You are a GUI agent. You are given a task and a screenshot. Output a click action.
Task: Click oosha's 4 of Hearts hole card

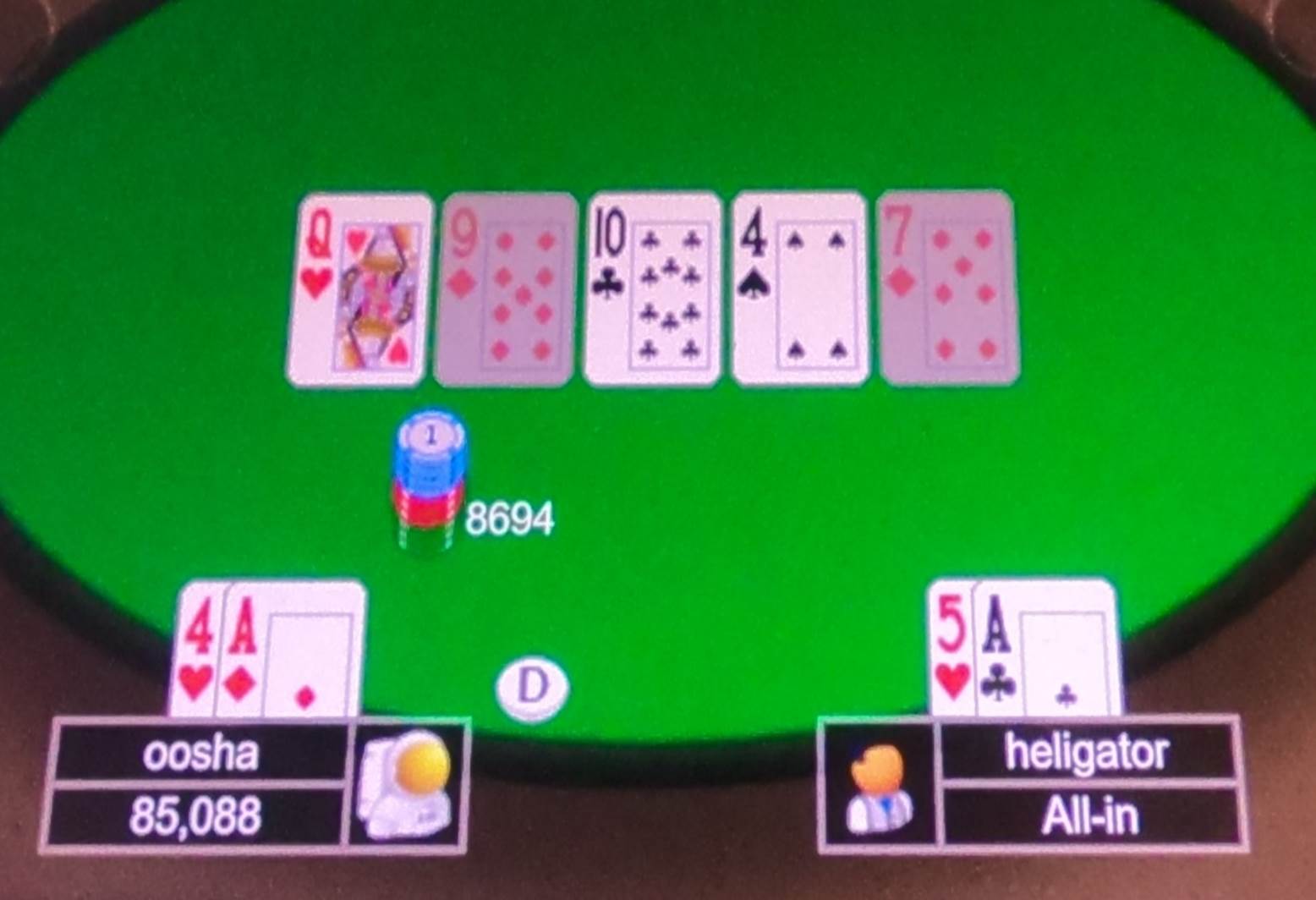pyautogui.click(x=199, y=651)
